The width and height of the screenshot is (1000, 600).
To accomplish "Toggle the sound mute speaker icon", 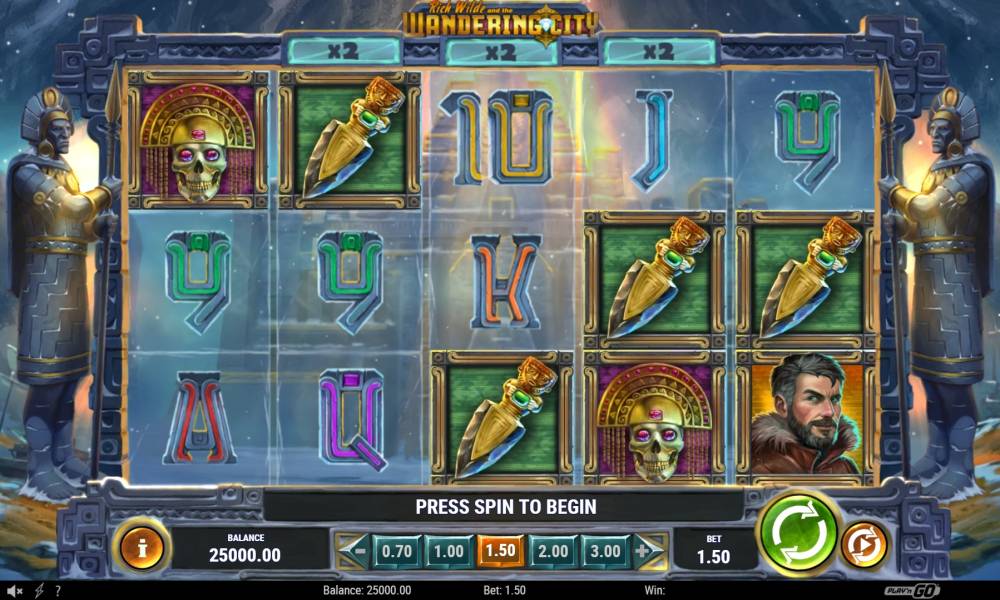I will [14, 591].
